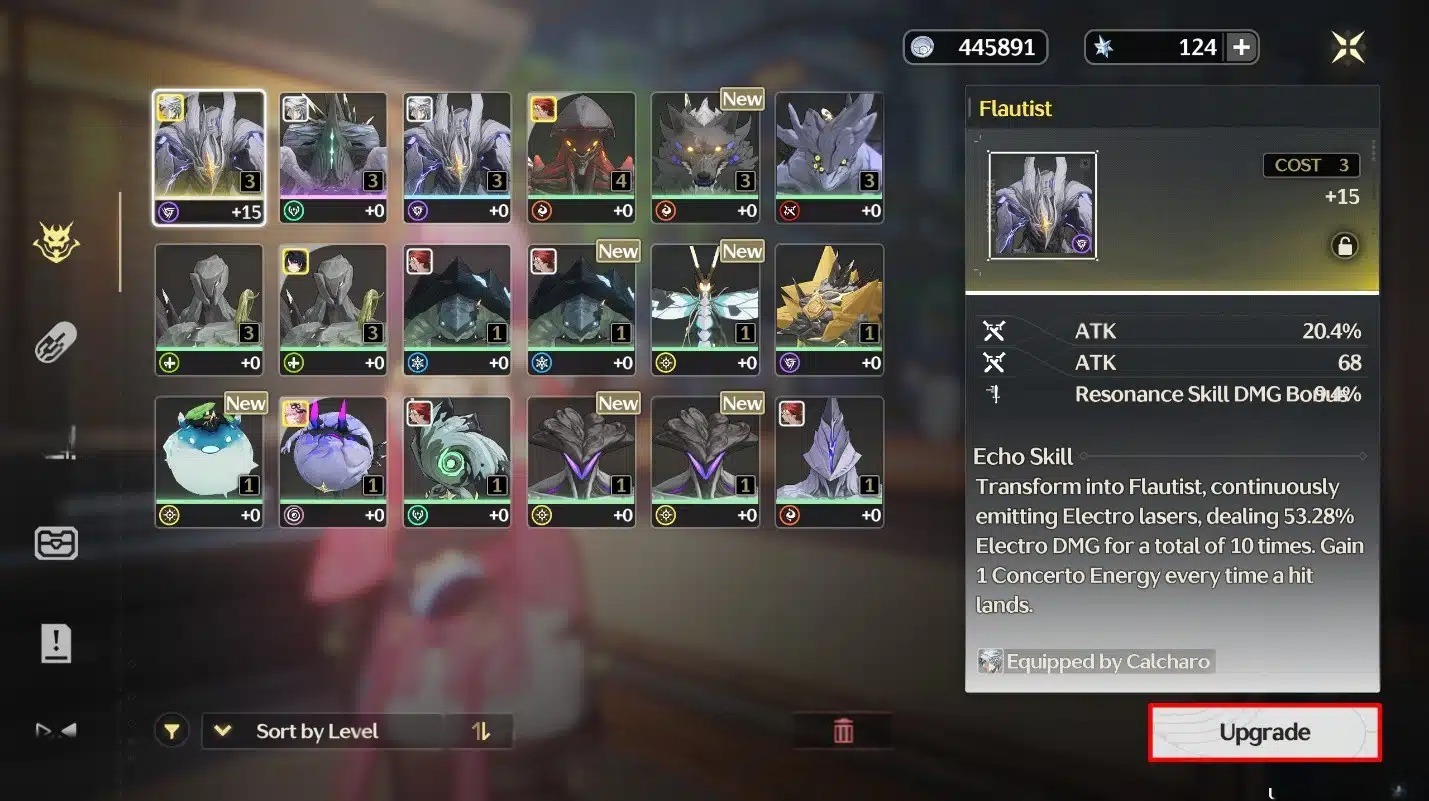Choose the purple-horned round echo
1429x801 pixels.
pos(333,461)
